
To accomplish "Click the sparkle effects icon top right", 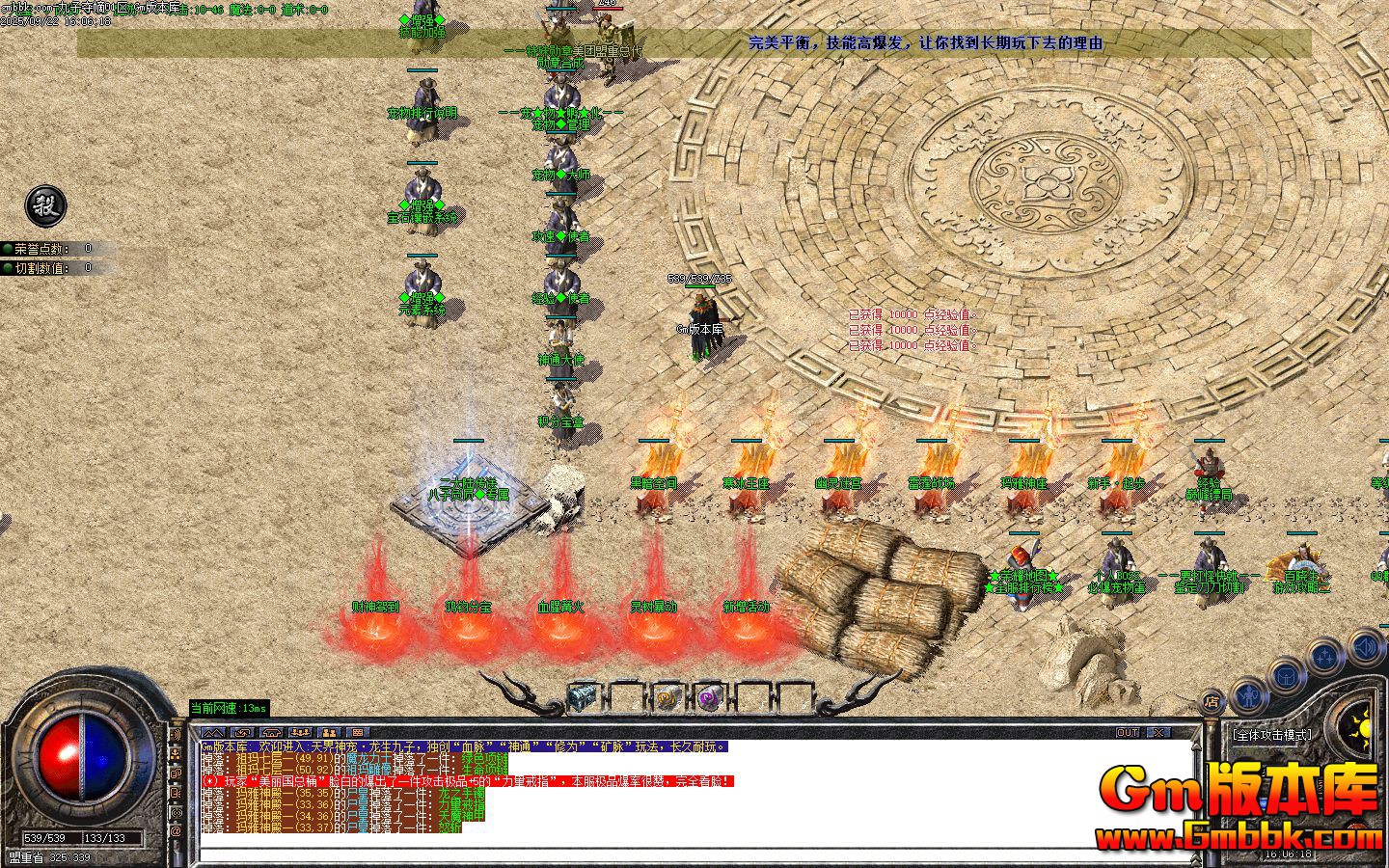I will tap(1325, 656).
